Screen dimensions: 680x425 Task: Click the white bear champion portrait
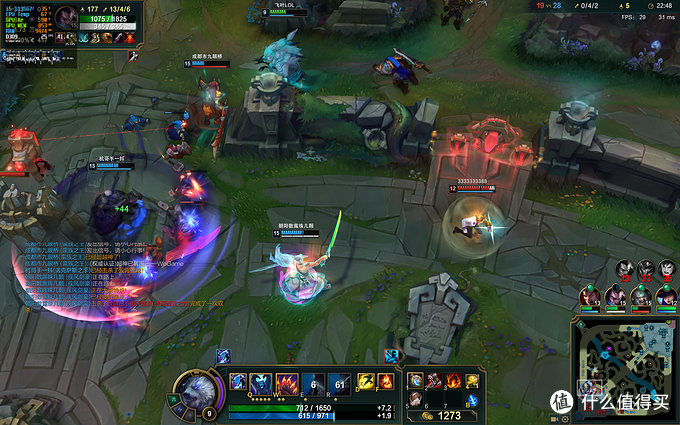tap(194, 388)
